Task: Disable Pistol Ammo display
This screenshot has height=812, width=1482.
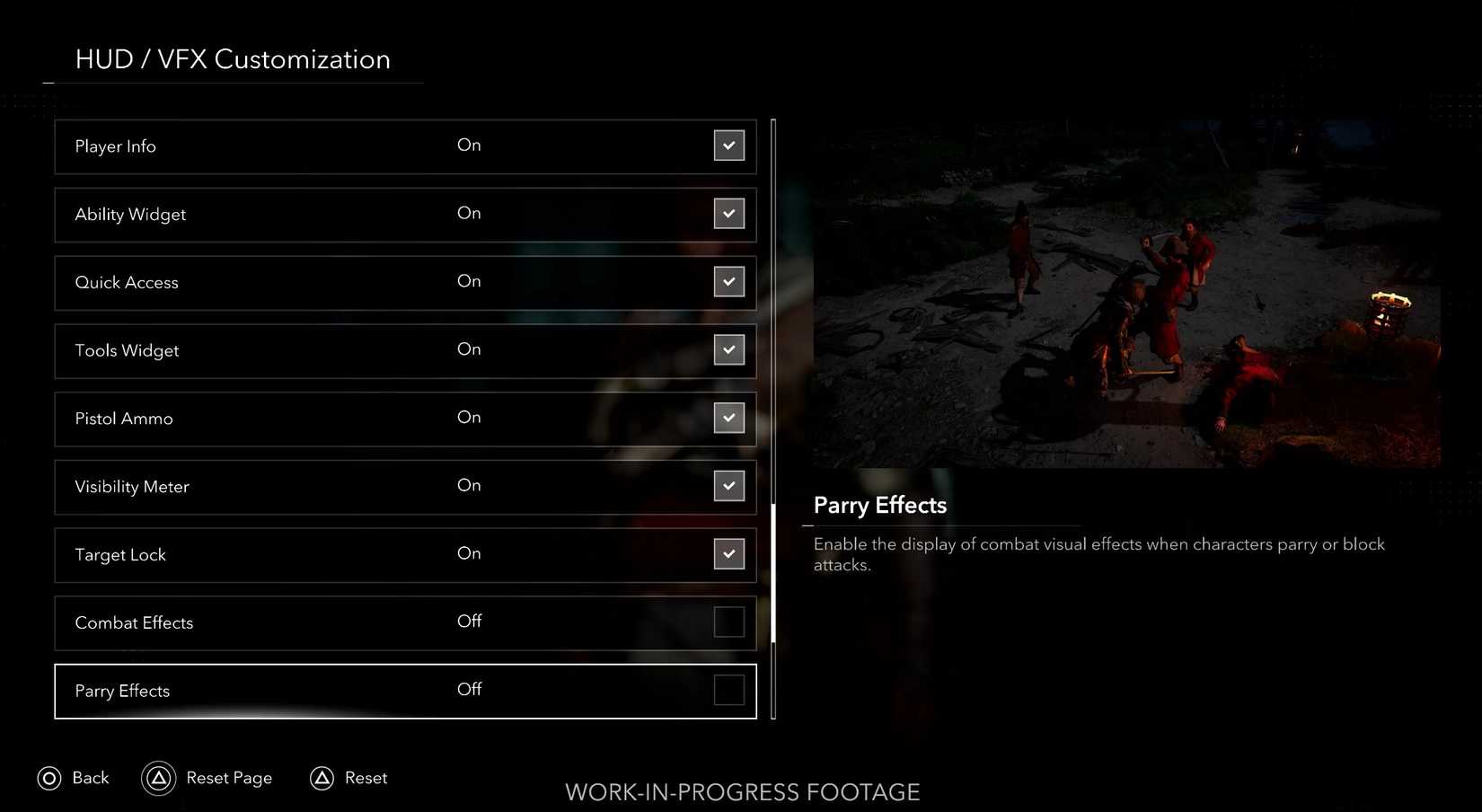Action: pyautogui.click(x=729, y=418)
